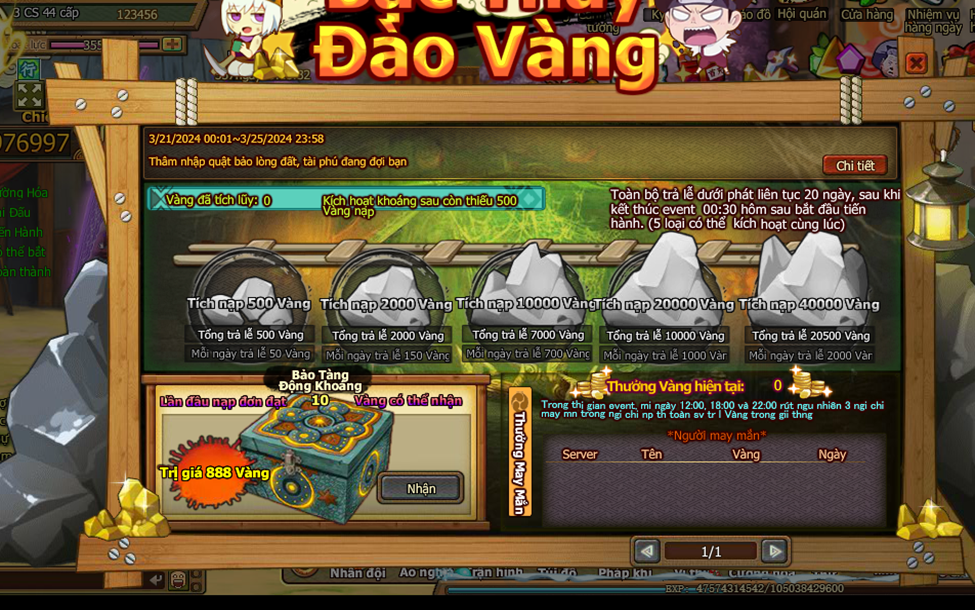Go to the previous page arrow
975x610 pixels.
tap(647, 551)
